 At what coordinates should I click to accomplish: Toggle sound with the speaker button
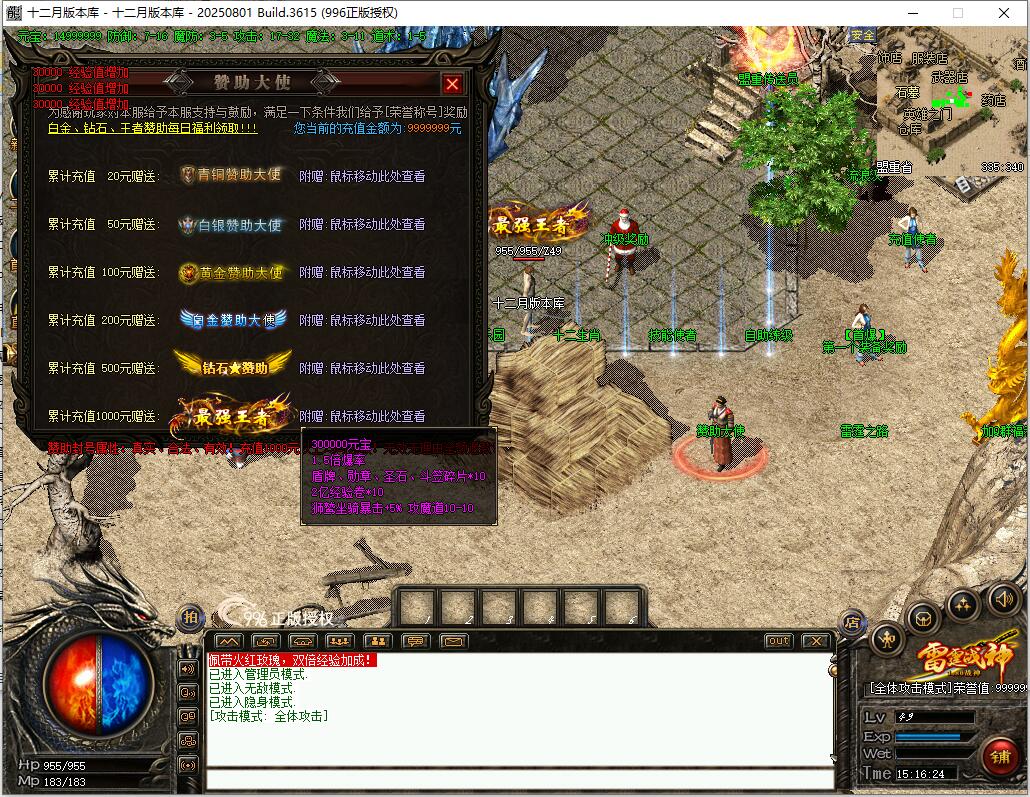point(1002,600)
